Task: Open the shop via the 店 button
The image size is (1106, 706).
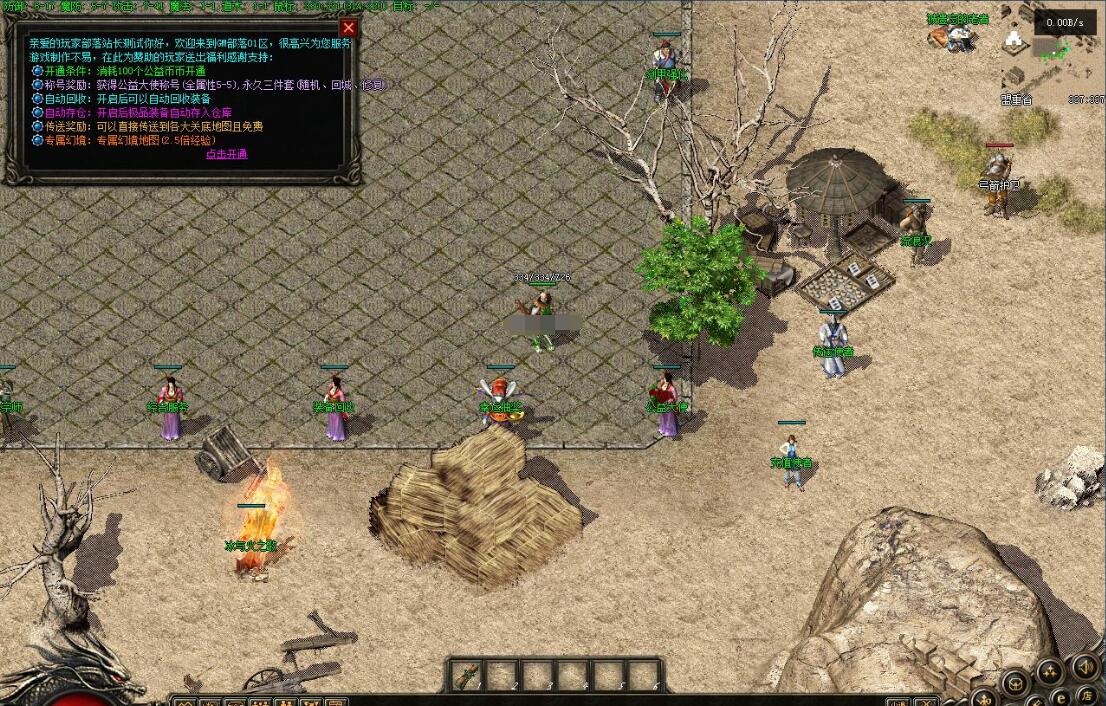Action: (1087, 695)
